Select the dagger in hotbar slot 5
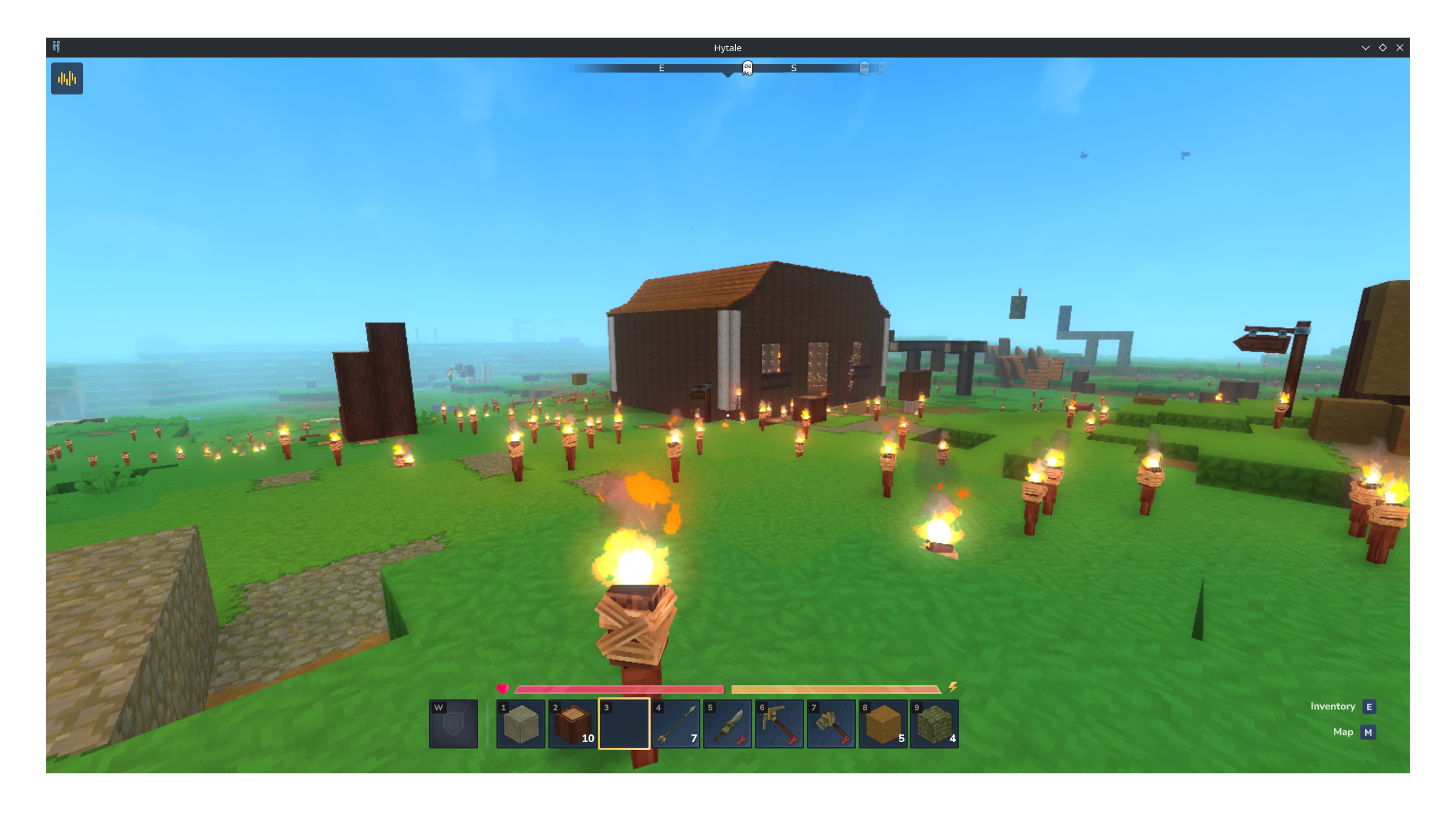Viewport: 1456px width, 828px height. [x=728, y=724]
